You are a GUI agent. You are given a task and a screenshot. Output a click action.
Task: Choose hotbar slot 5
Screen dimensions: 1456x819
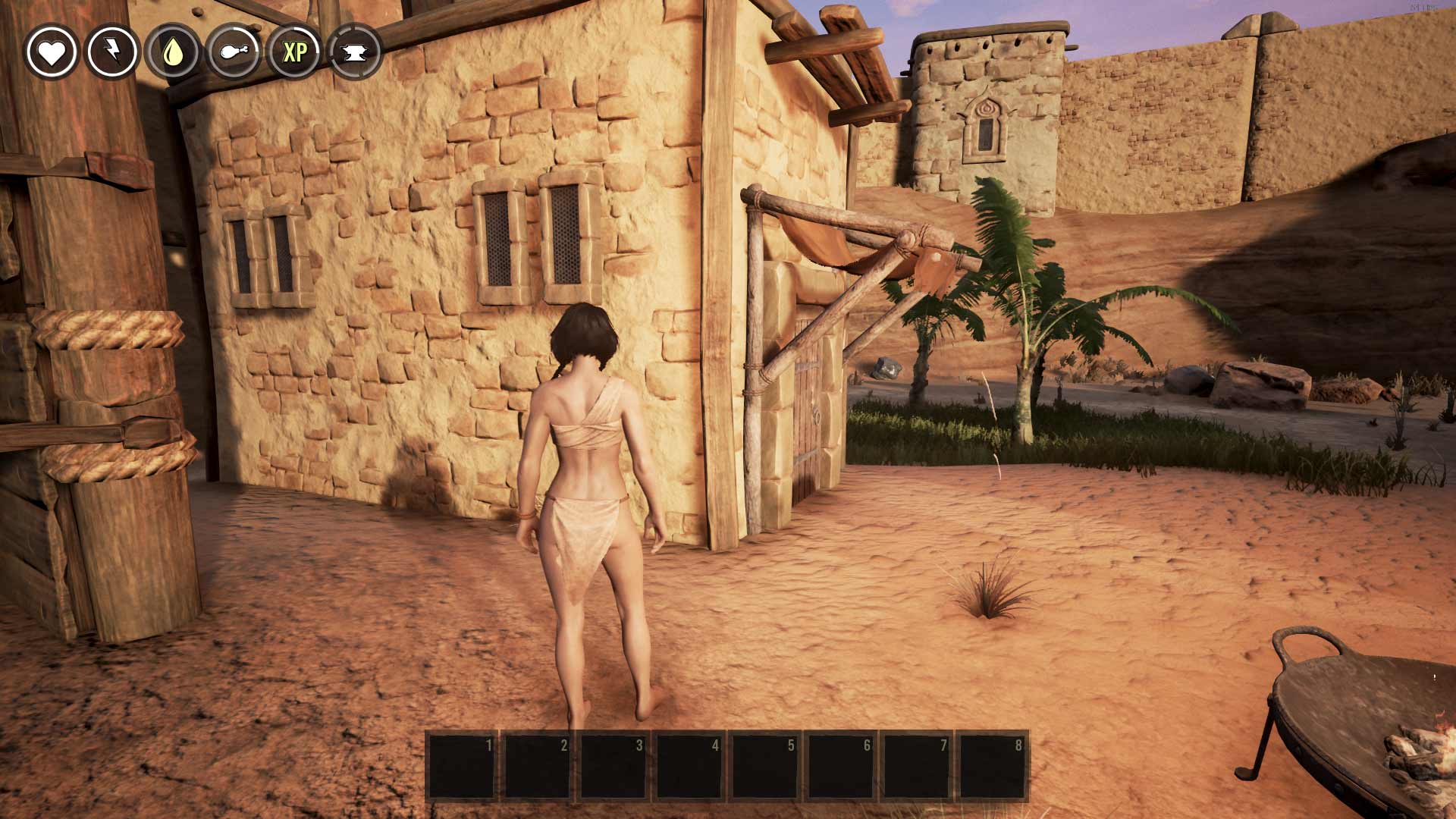click(x=765, y=766)
